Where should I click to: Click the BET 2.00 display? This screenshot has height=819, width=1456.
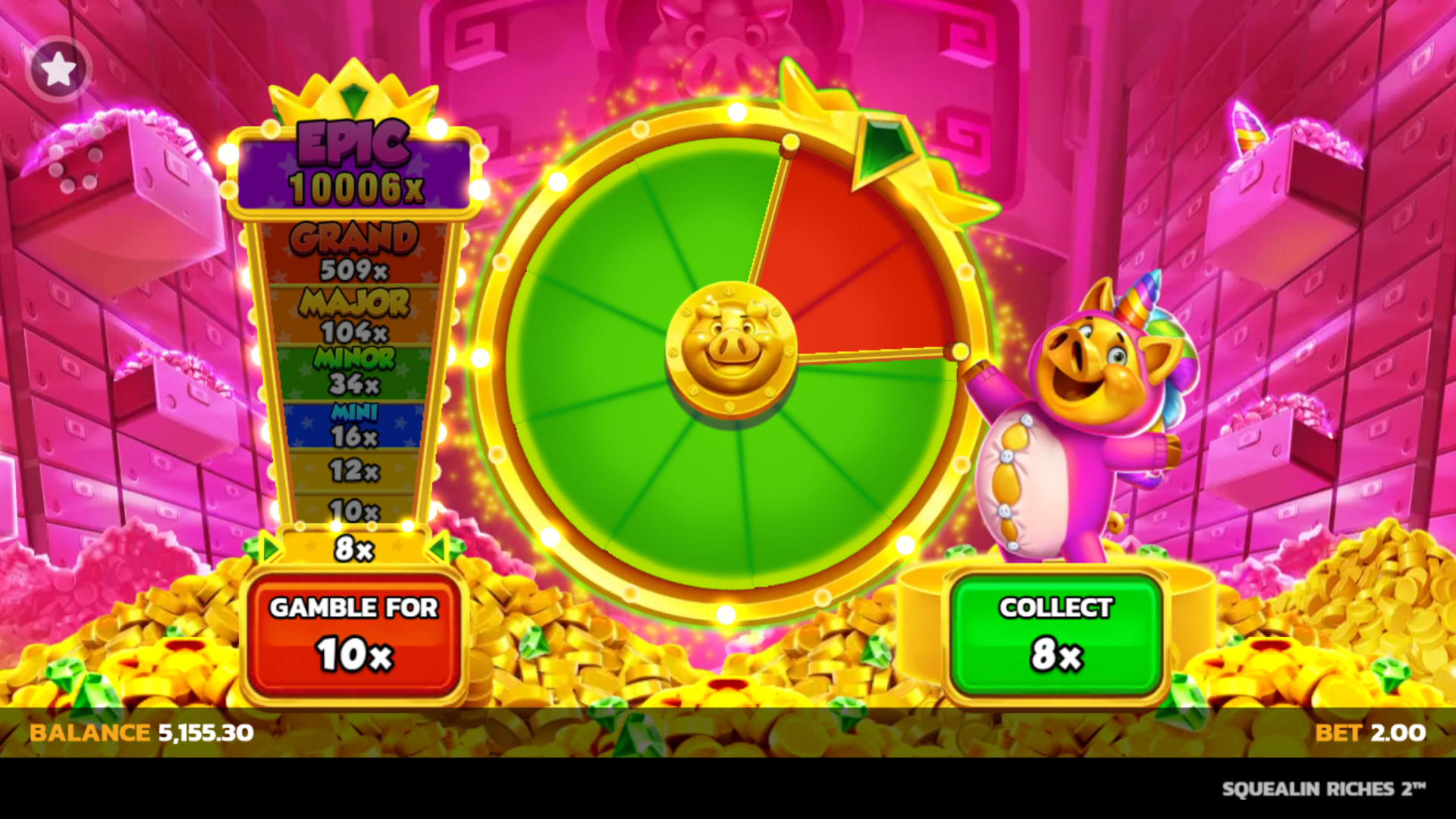1373,733
